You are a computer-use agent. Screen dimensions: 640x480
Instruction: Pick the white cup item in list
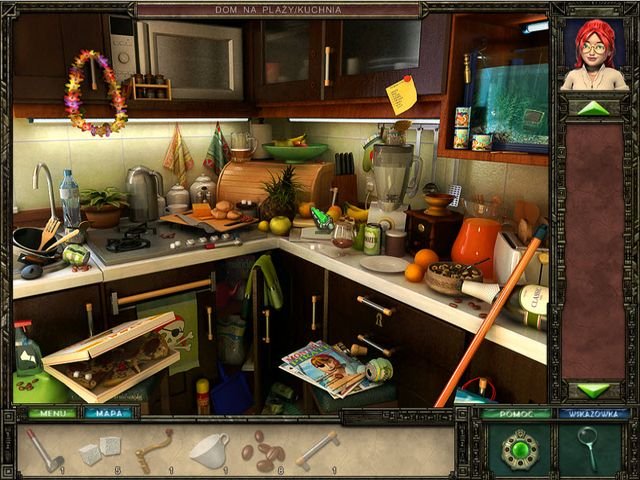point(209,450)
